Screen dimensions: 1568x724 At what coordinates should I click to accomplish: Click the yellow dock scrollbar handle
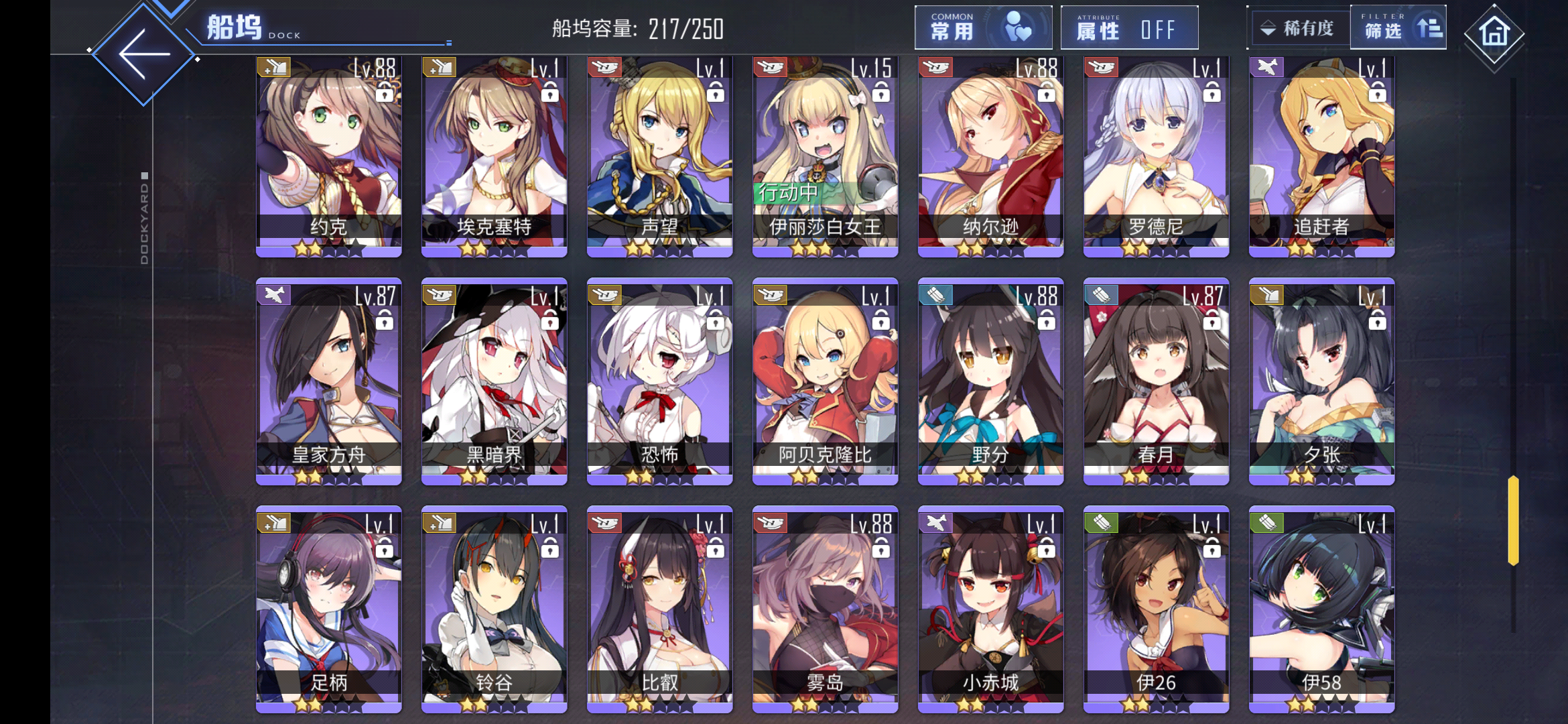[x=1513, y=520]
